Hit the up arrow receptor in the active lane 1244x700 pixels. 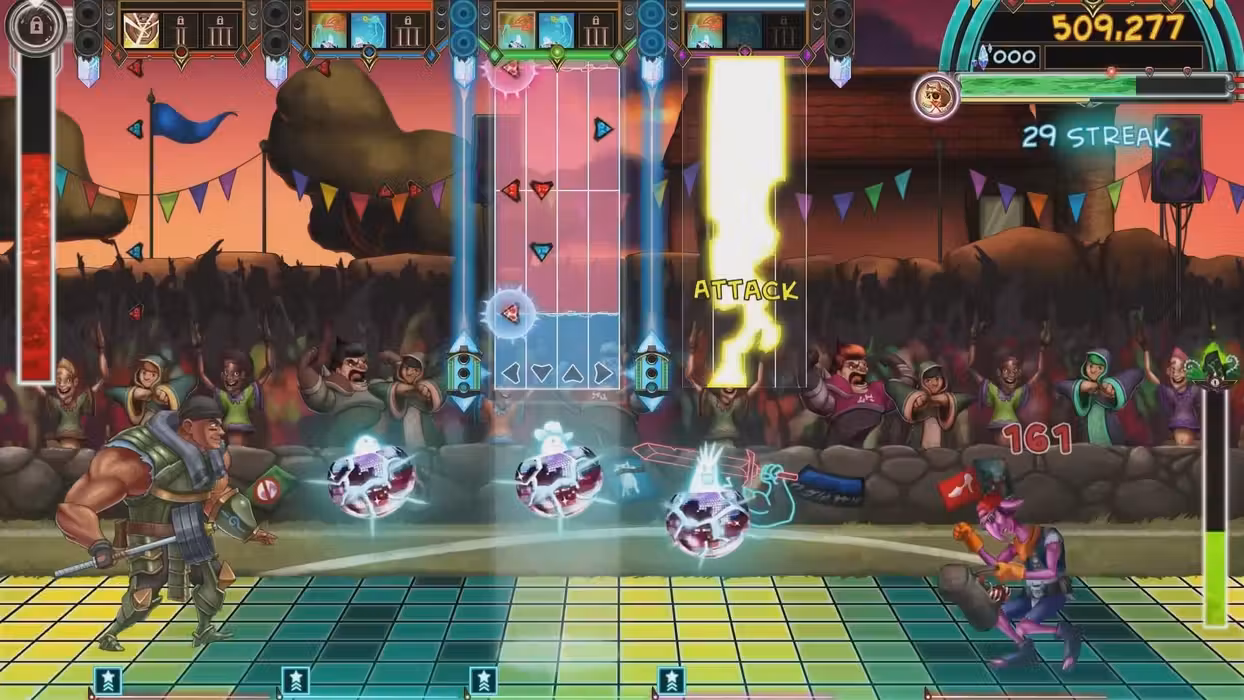coord(572,373)
